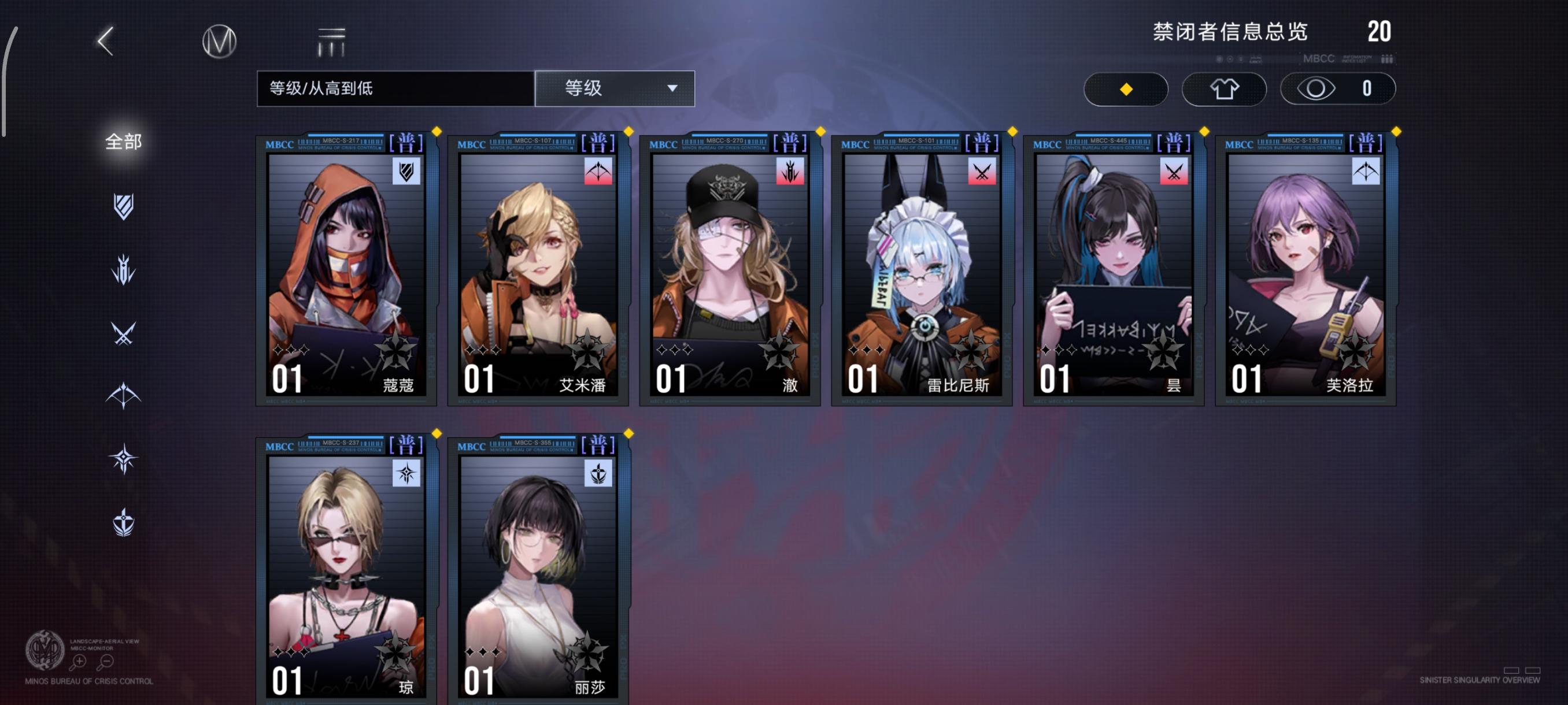Toggle the yellow diamond filter button
The image size is (1568, 705).
pyautogui.click(x=1126, y=89)
